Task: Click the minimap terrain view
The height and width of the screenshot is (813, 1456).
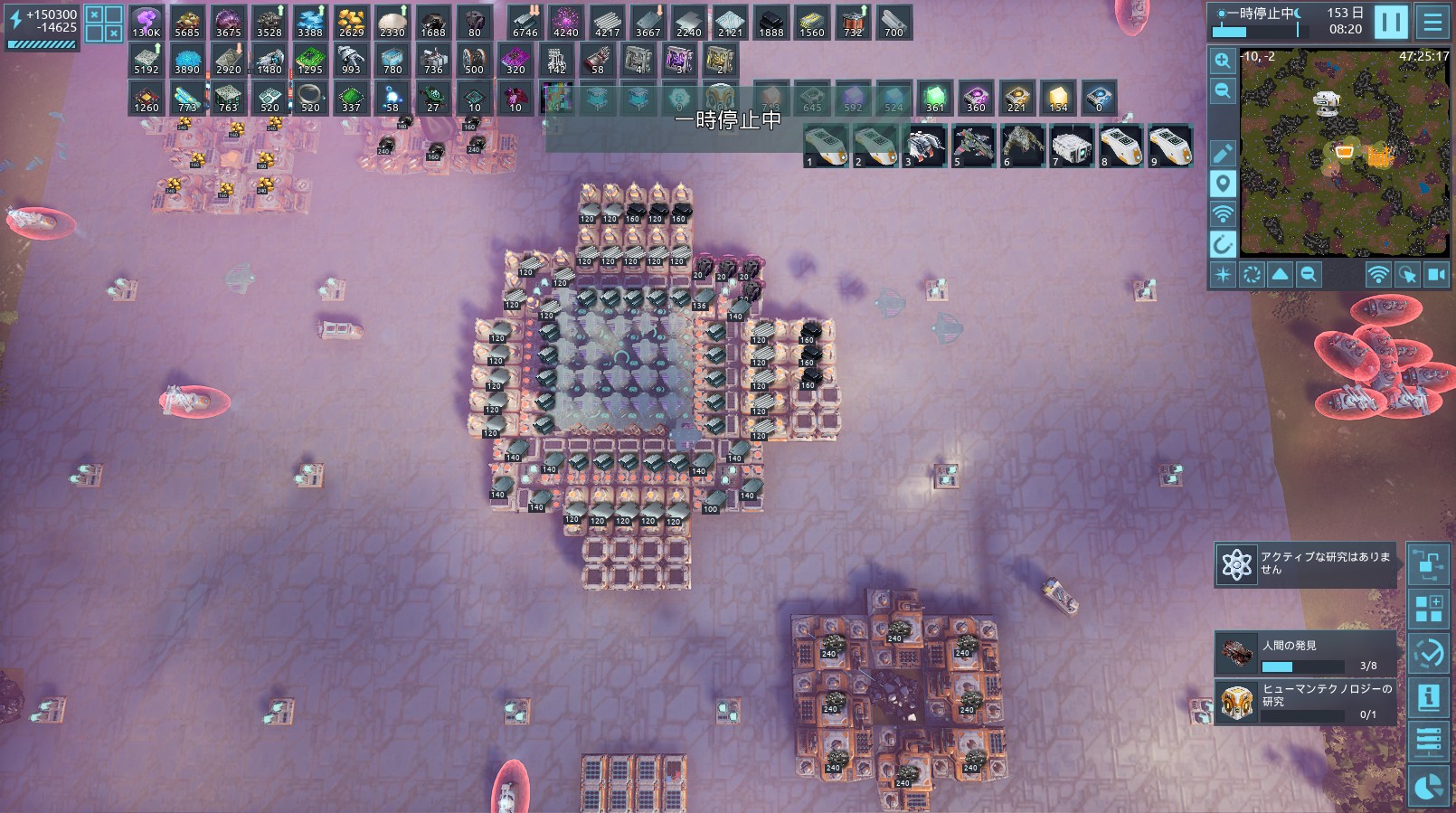Action: pyautogui.click(x=1344, y=152)
